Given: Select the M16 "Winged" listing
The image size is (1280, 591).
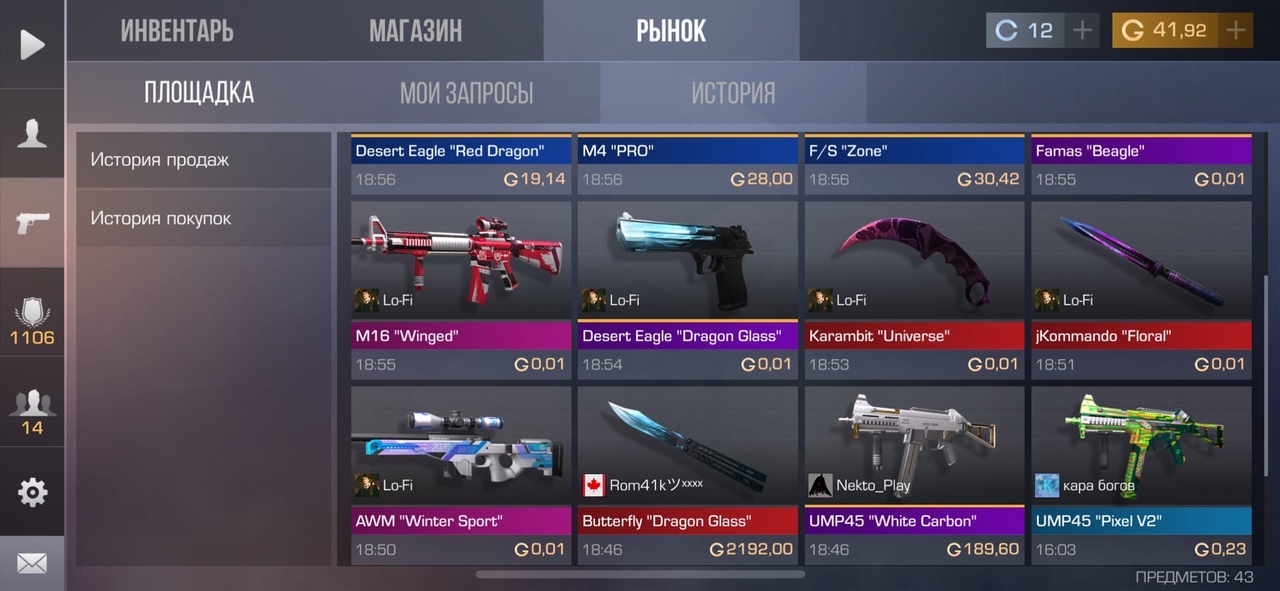Looking at the screenshot, I should tap(461, 289).
